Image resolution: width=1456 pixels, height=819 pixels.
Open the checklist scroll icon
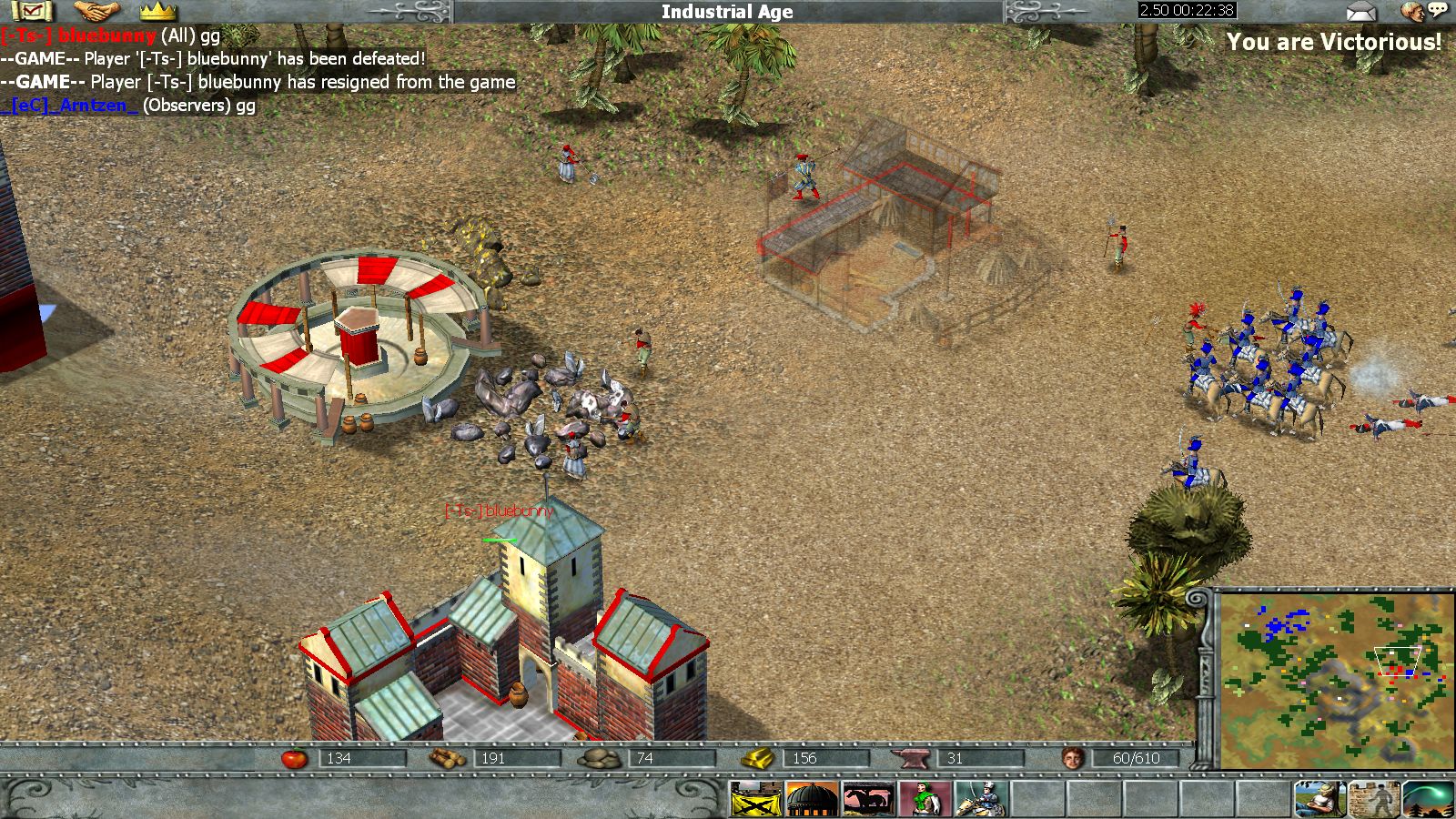(32, 11)
